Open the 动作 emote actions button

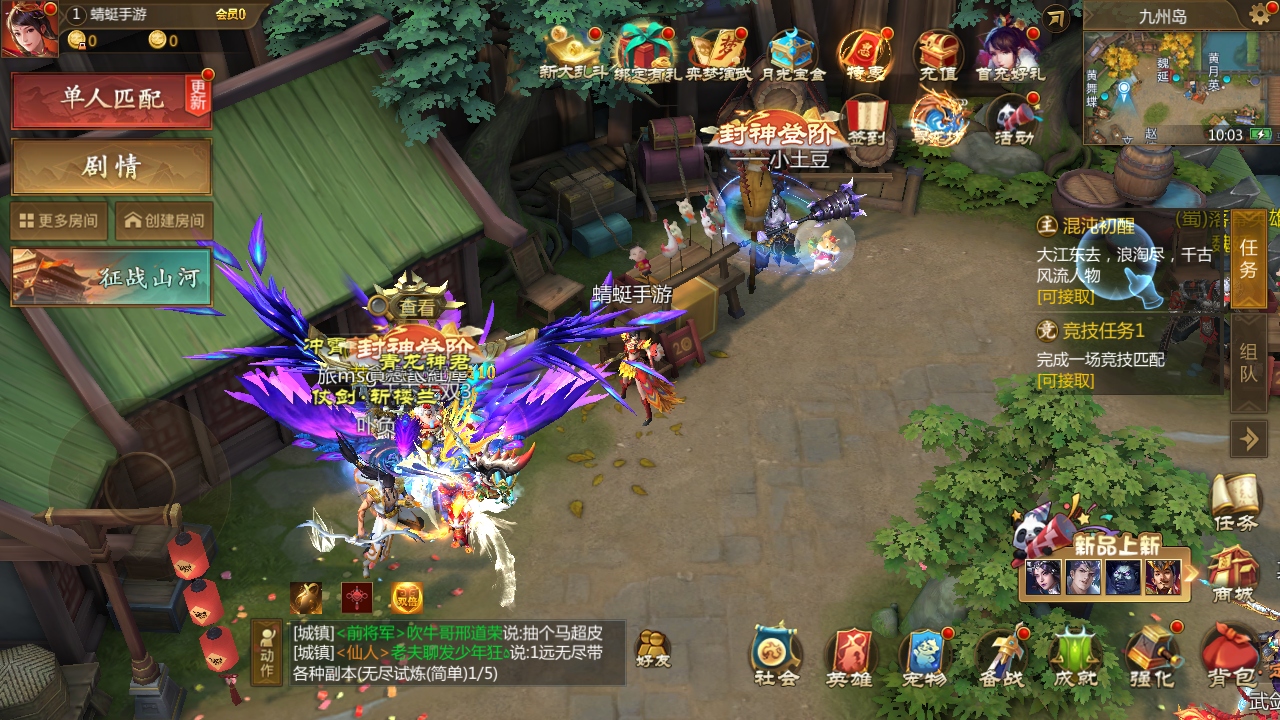point(266,652)
